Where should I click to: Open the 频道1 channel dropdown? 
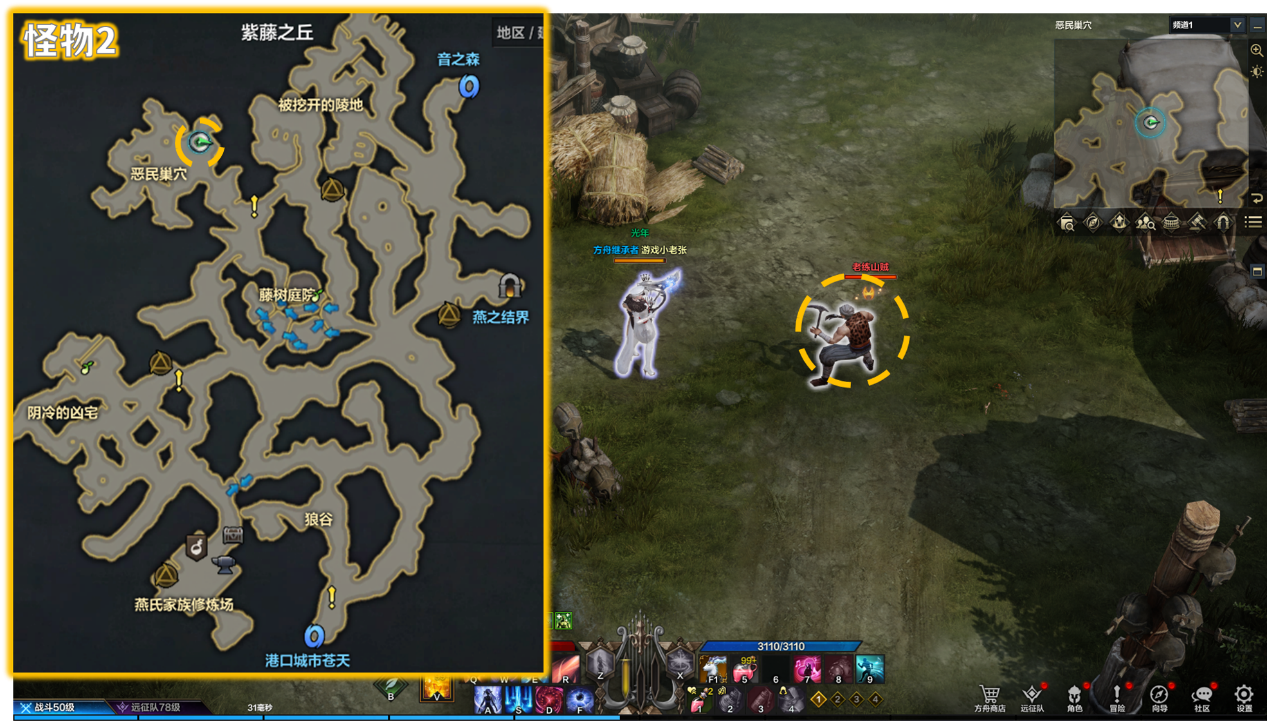coord(1207,25)
